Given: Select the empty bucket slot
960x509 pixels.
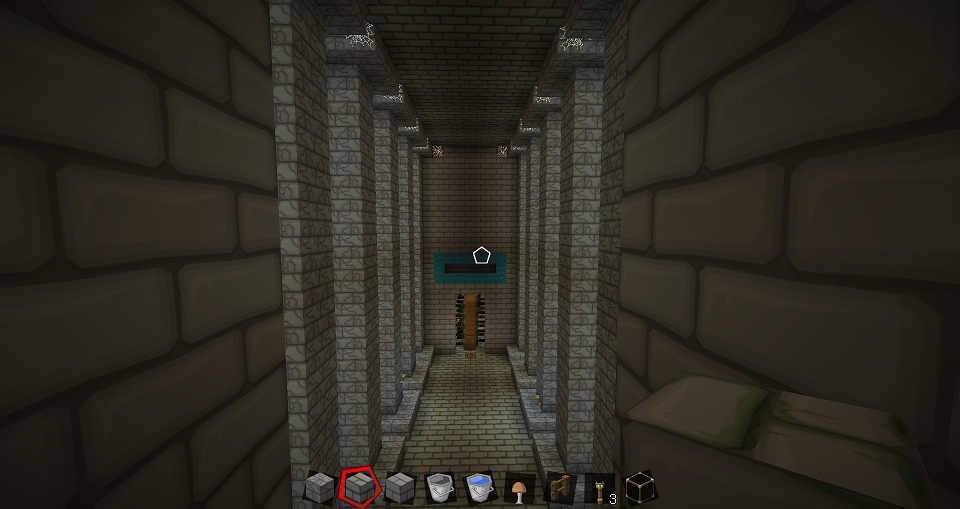Looking at the screenshot, I should coord(439,488).
